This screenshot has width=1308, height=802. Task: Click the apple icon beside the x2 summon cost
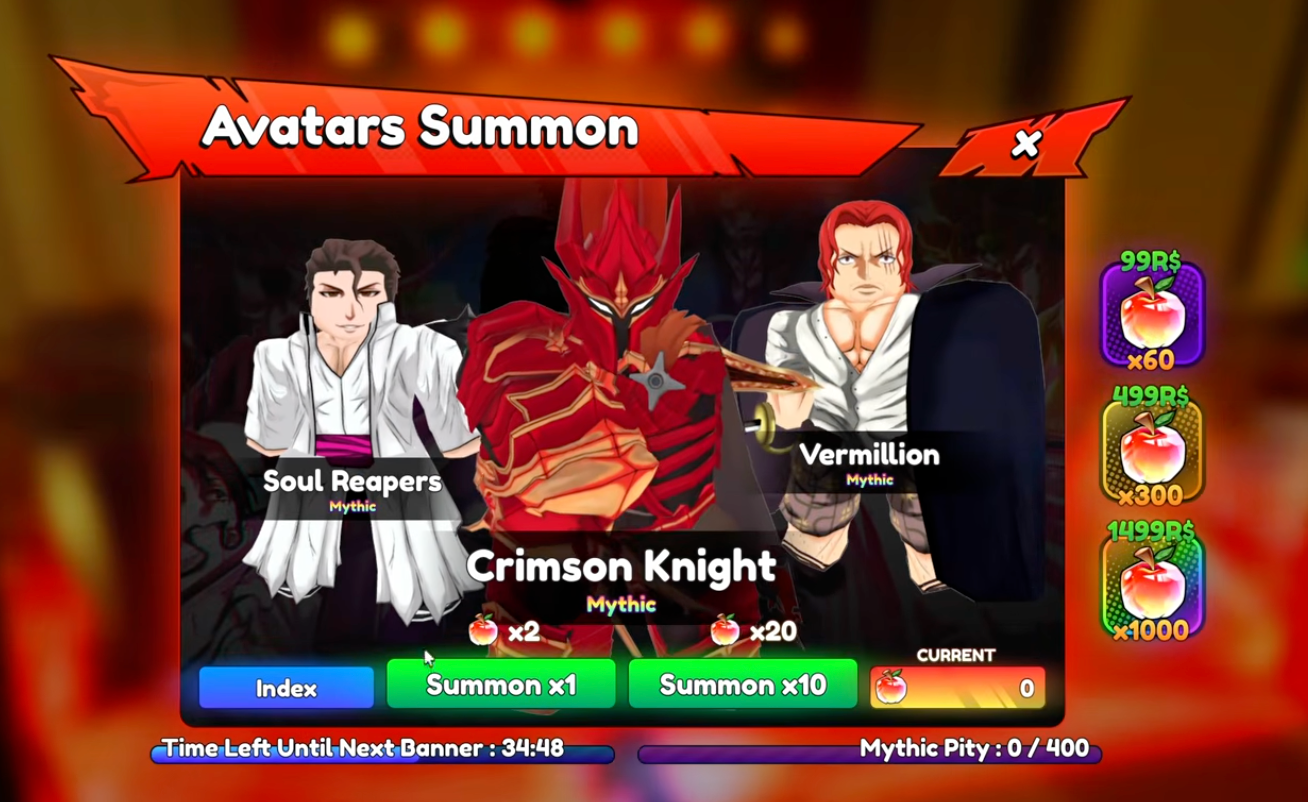482,630
